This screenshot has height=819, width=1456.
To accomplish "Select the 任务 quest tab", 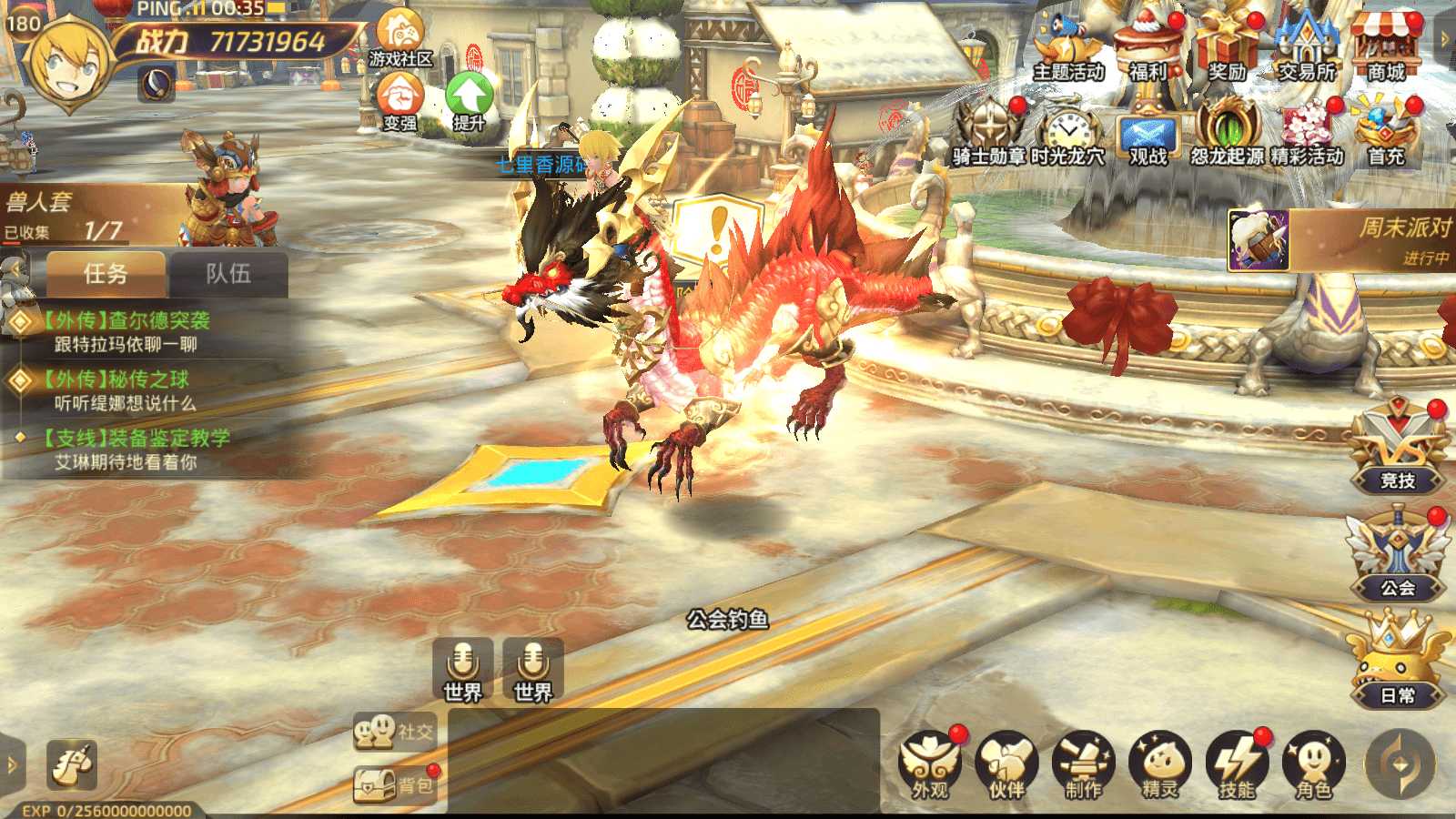I will [106, 273].
